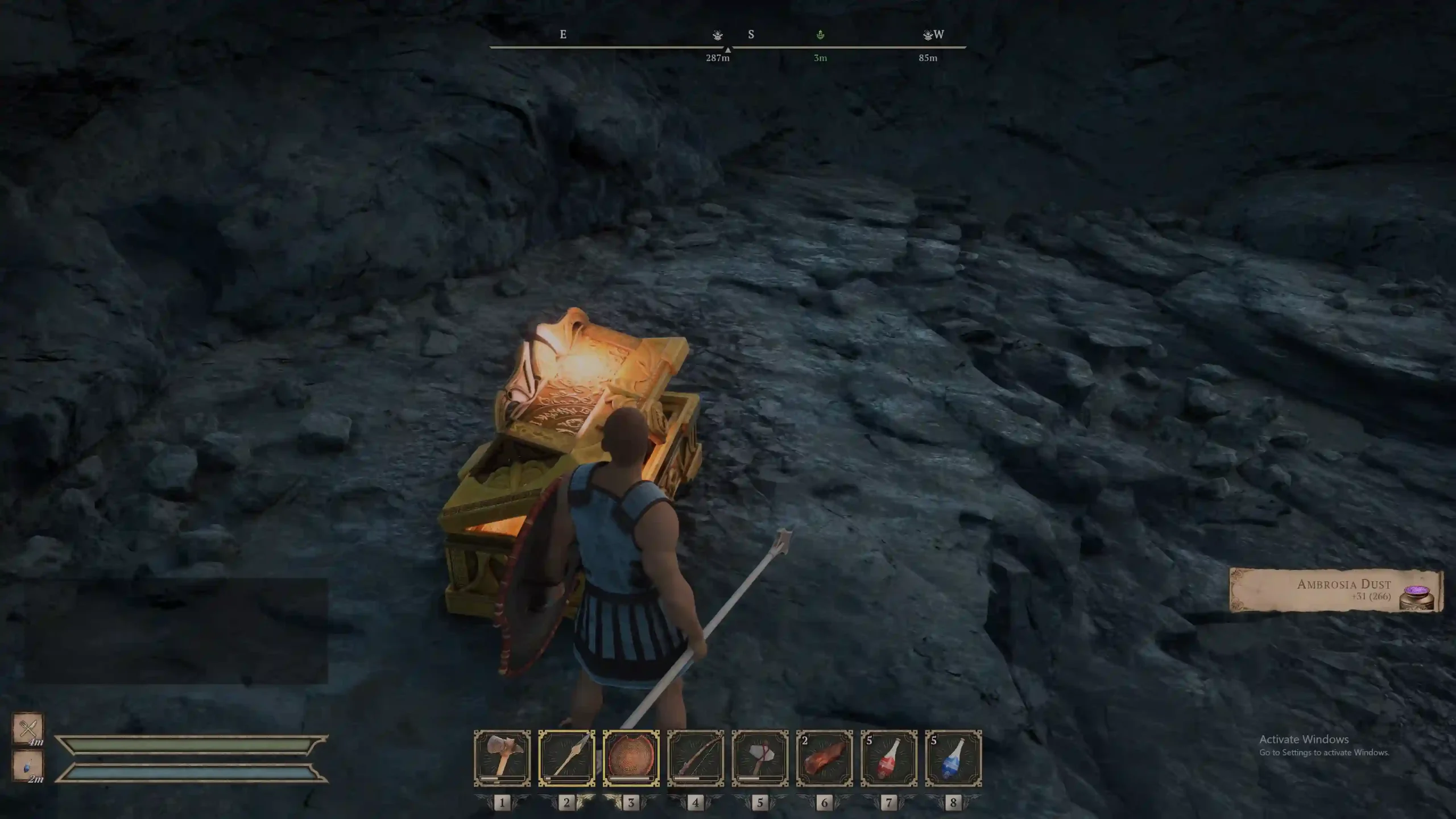Click the blue potion buff status icon
Screen dimensions: 1456x819
[x=28, y=766]
